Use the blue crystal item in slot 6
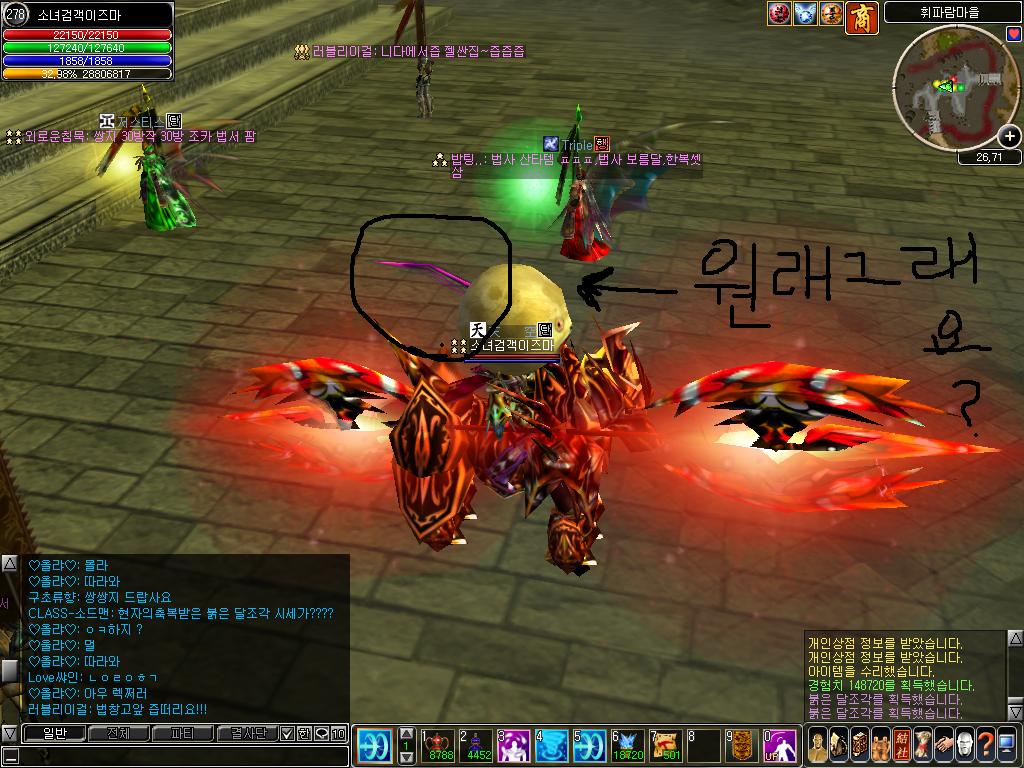The height and width of the screenshot is (768, 1024). 628,745
